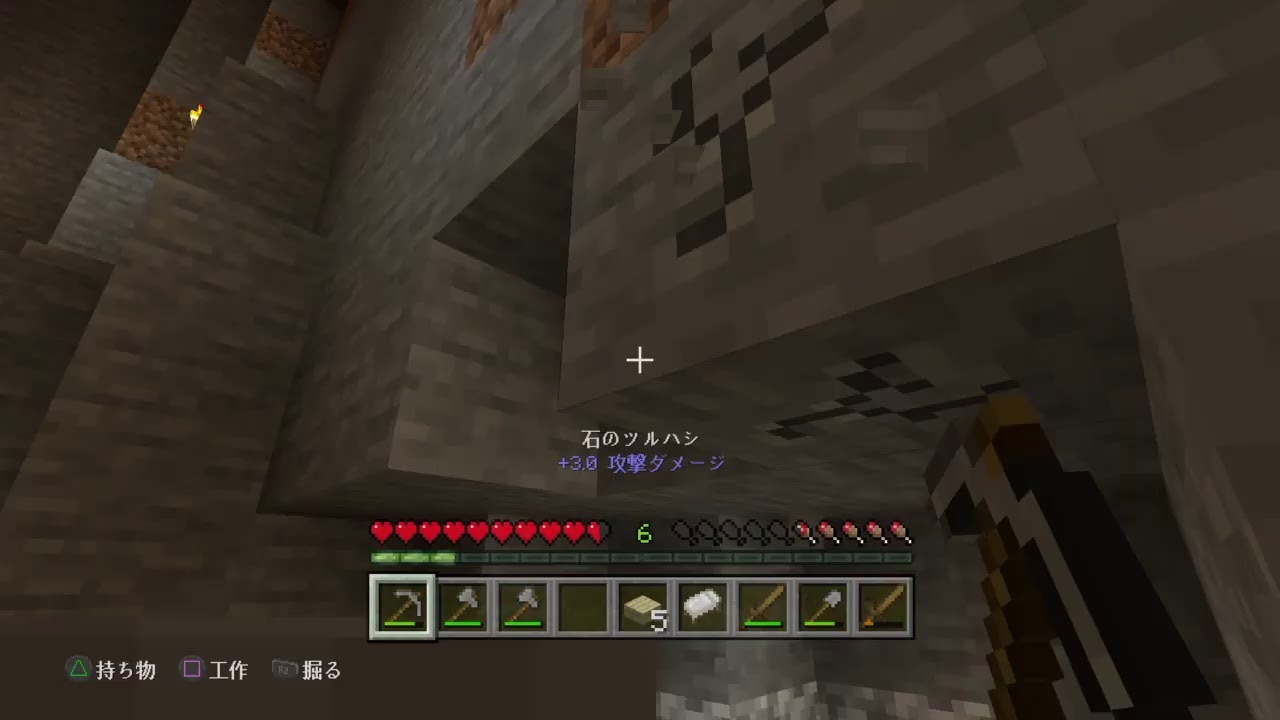The width and height of the screenshot is (1280, 720).
Task: Activate the 掘る dig action
Action: 322,671
